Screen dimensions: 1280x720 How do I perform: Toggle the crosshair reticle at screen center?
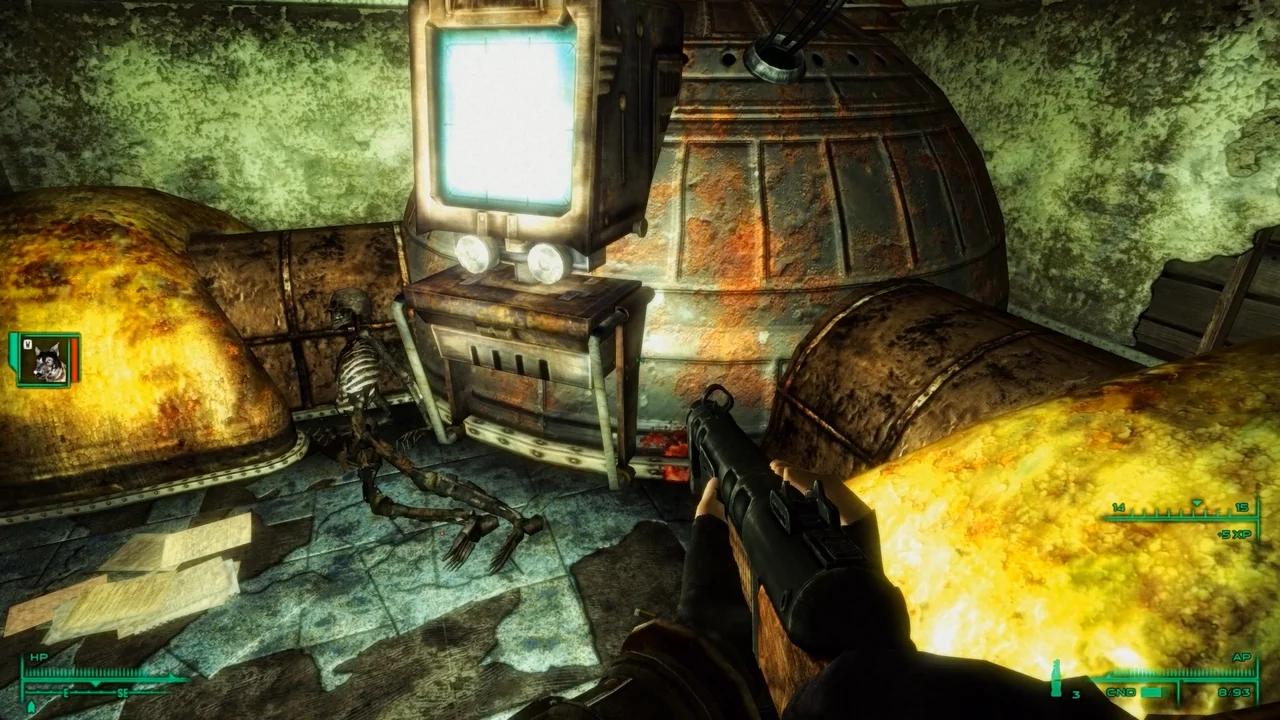coord(640,360)
